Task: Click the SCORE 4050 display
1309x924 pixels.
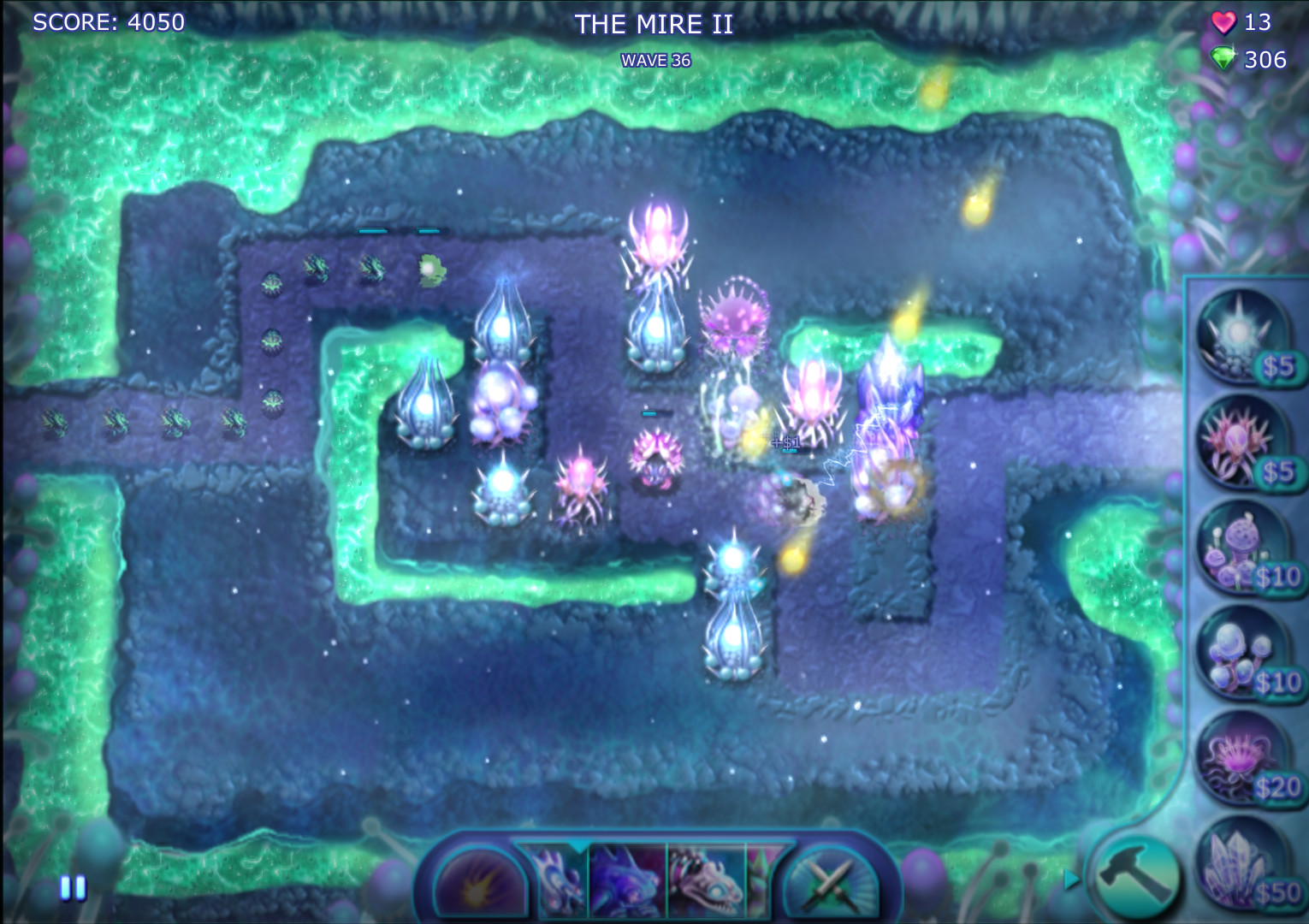Action: click(107, 22)
